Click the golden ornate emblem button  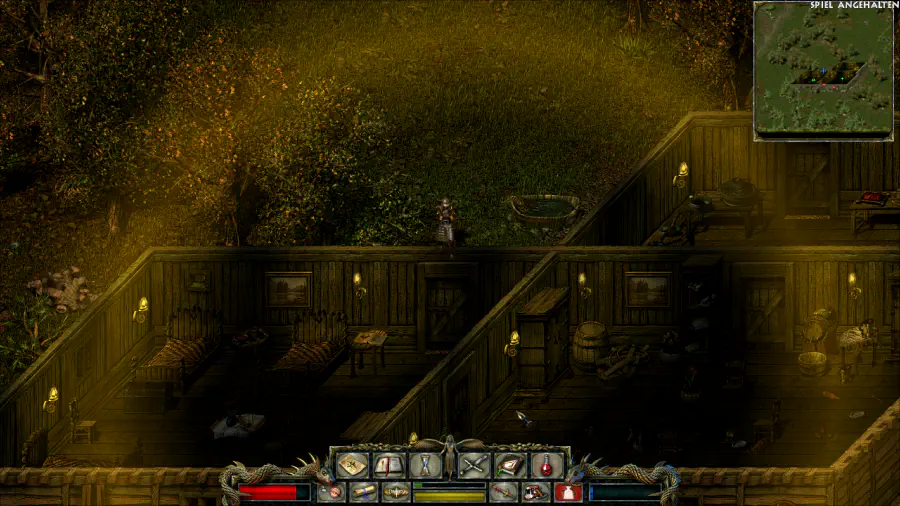[x=396, y=492]
